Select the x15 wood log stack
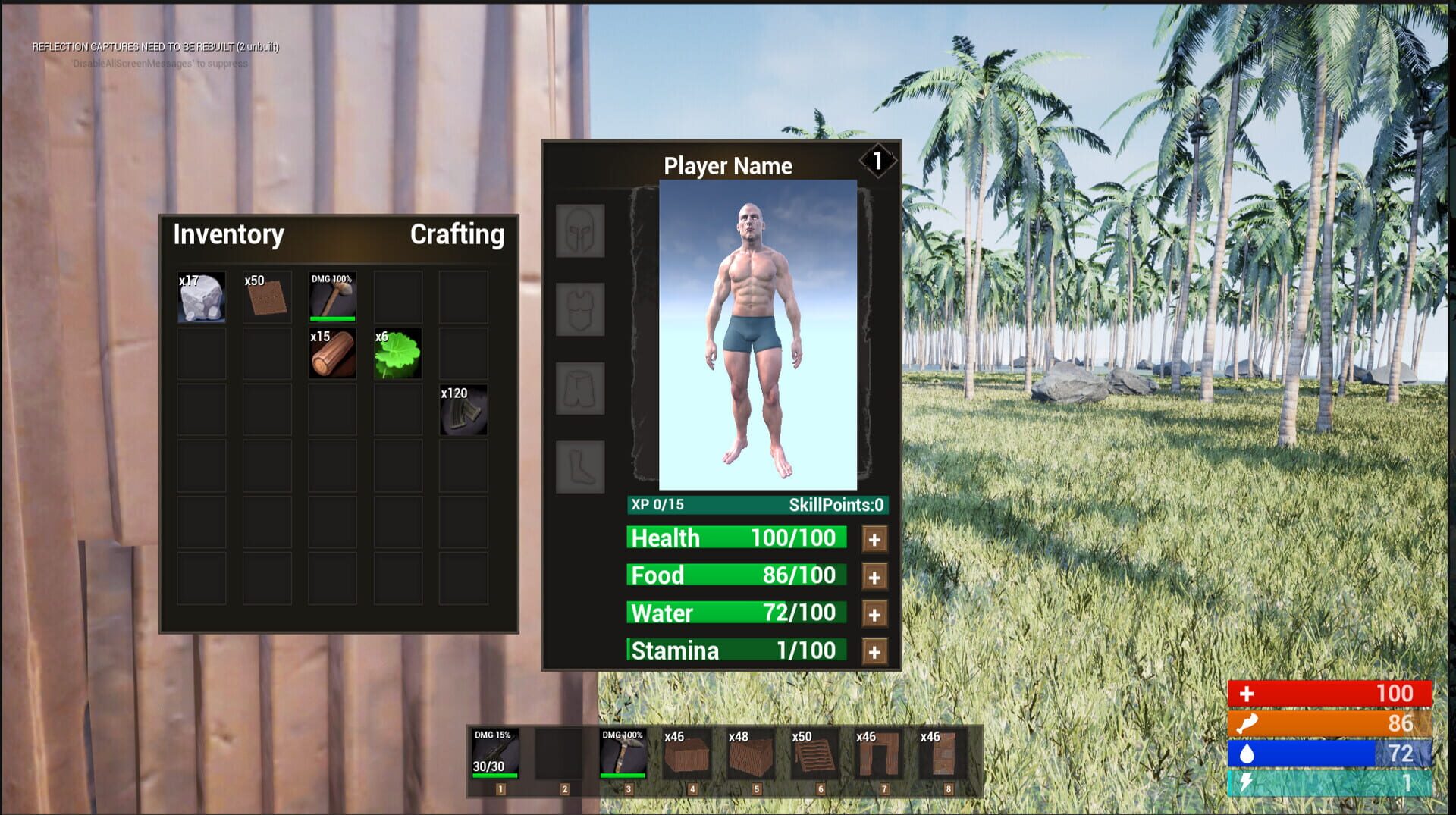Image resolution: width=1456 pixels, height=815 pixels. coord(331,353)
